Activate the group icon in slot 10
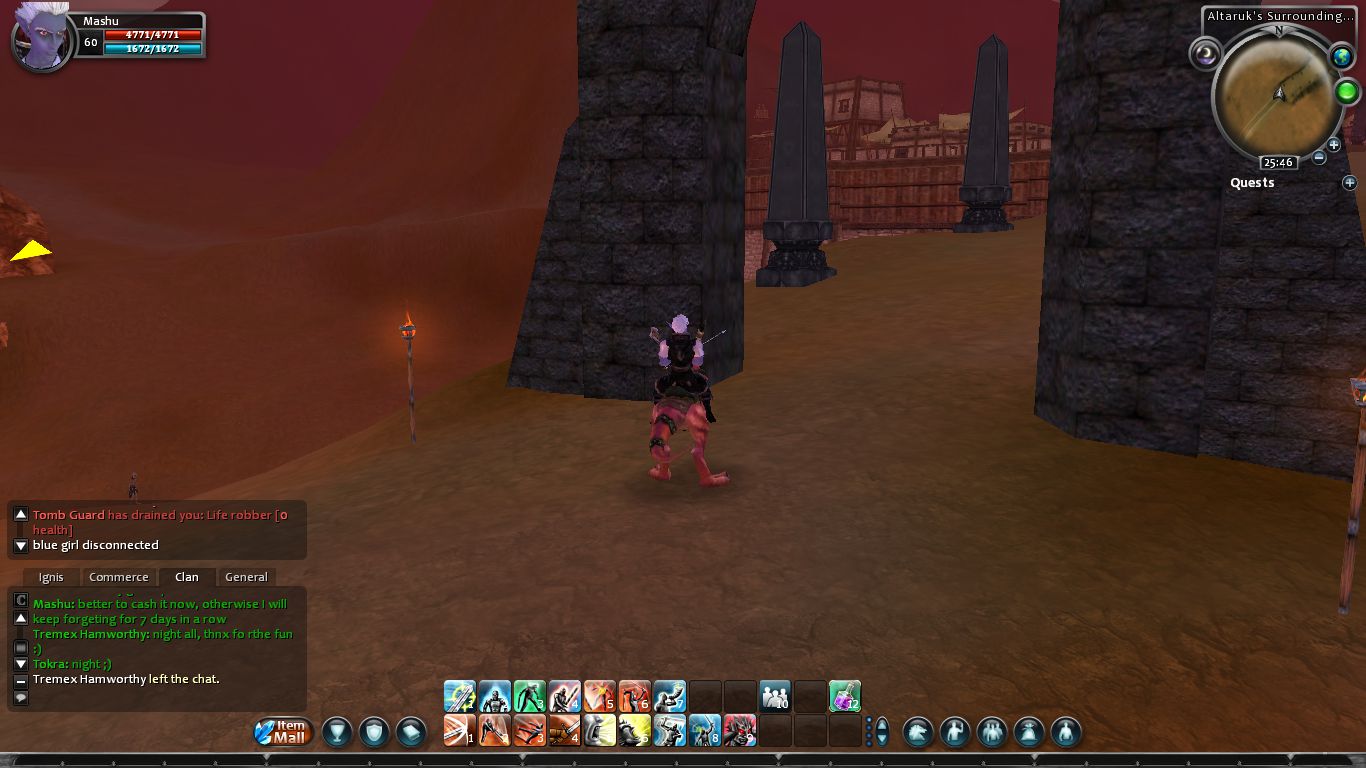Image resolution: width=1366 pixels, height=768 pixels. point(775,697)
